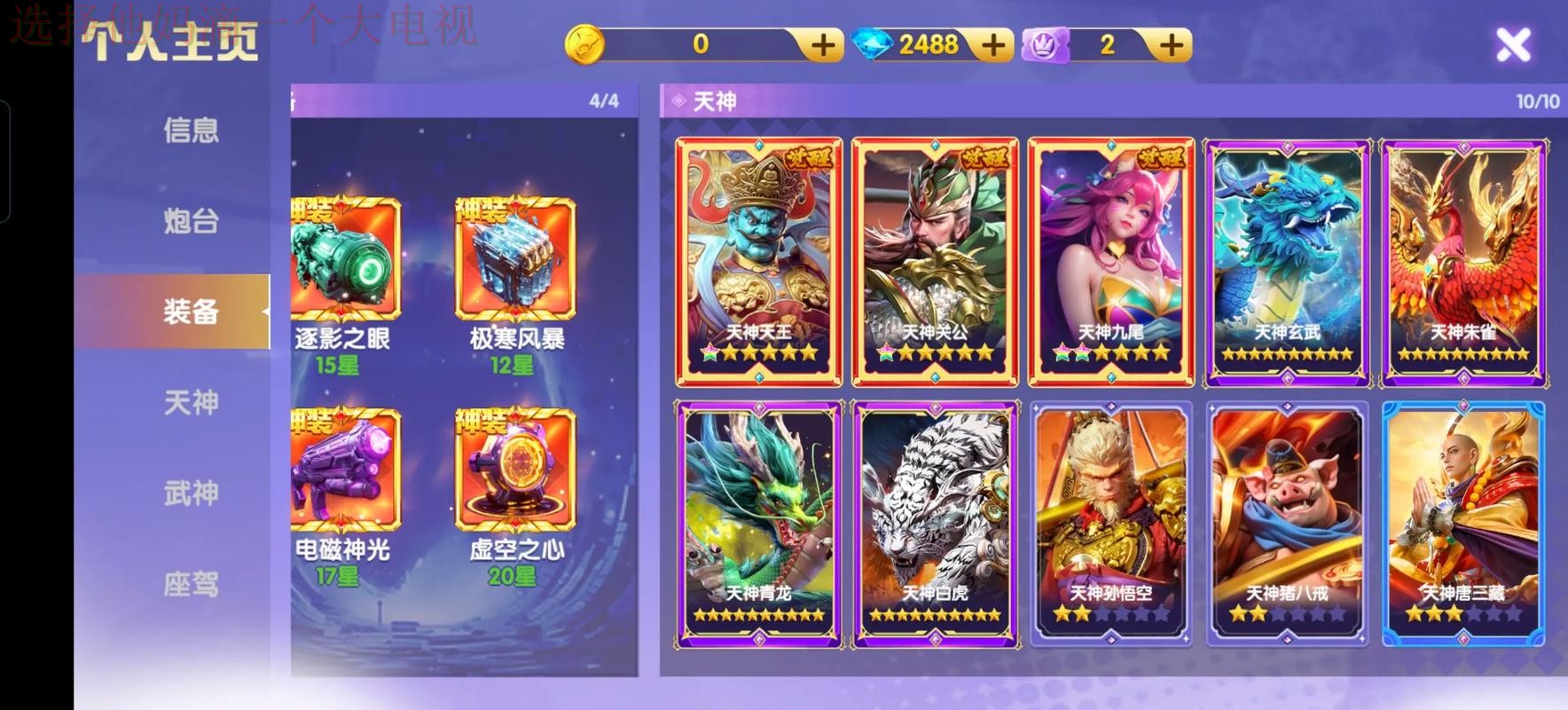Open the 天神 tab in the sidebar

point(191,402)
